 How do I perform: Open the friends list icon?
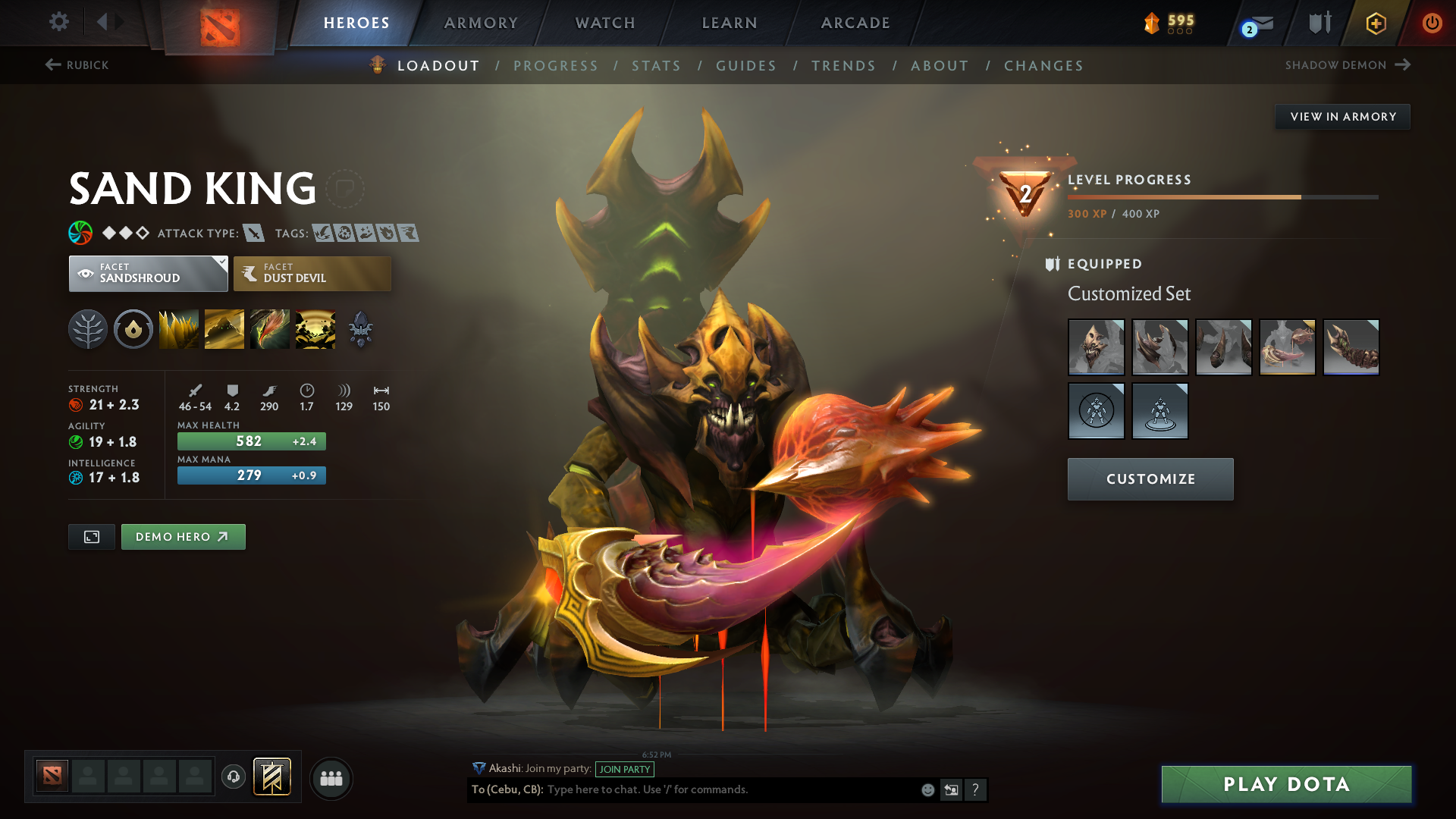(x=331, y=778)
